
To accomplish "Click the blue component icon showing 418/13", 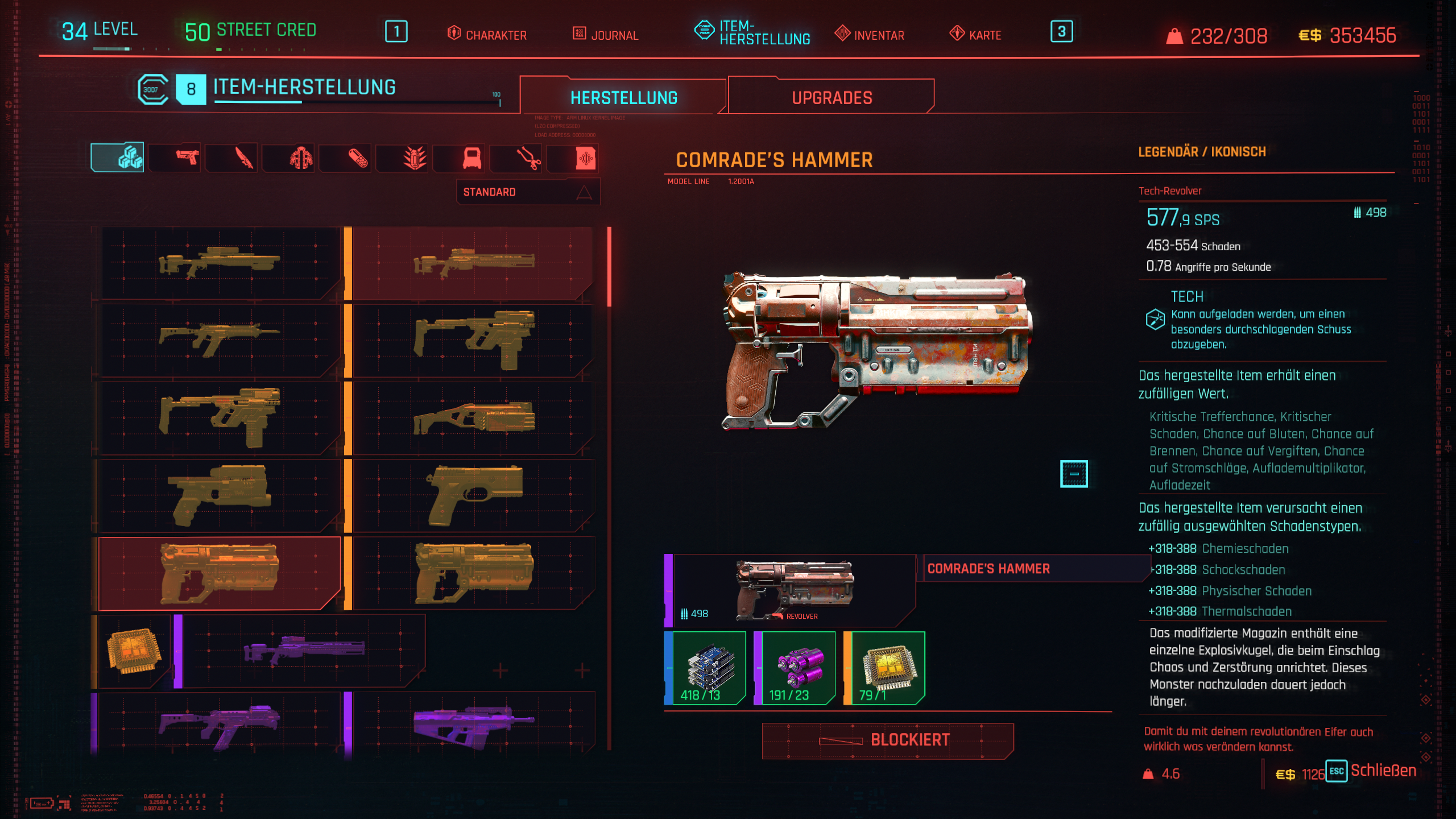I will click(x=704, y=668).
